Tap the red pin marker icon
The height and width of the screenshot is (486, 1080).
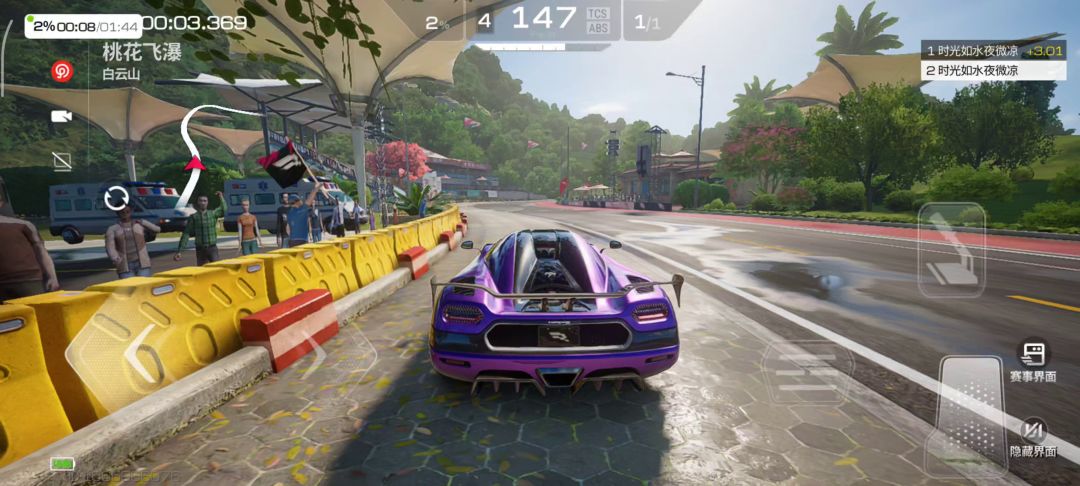62,70
